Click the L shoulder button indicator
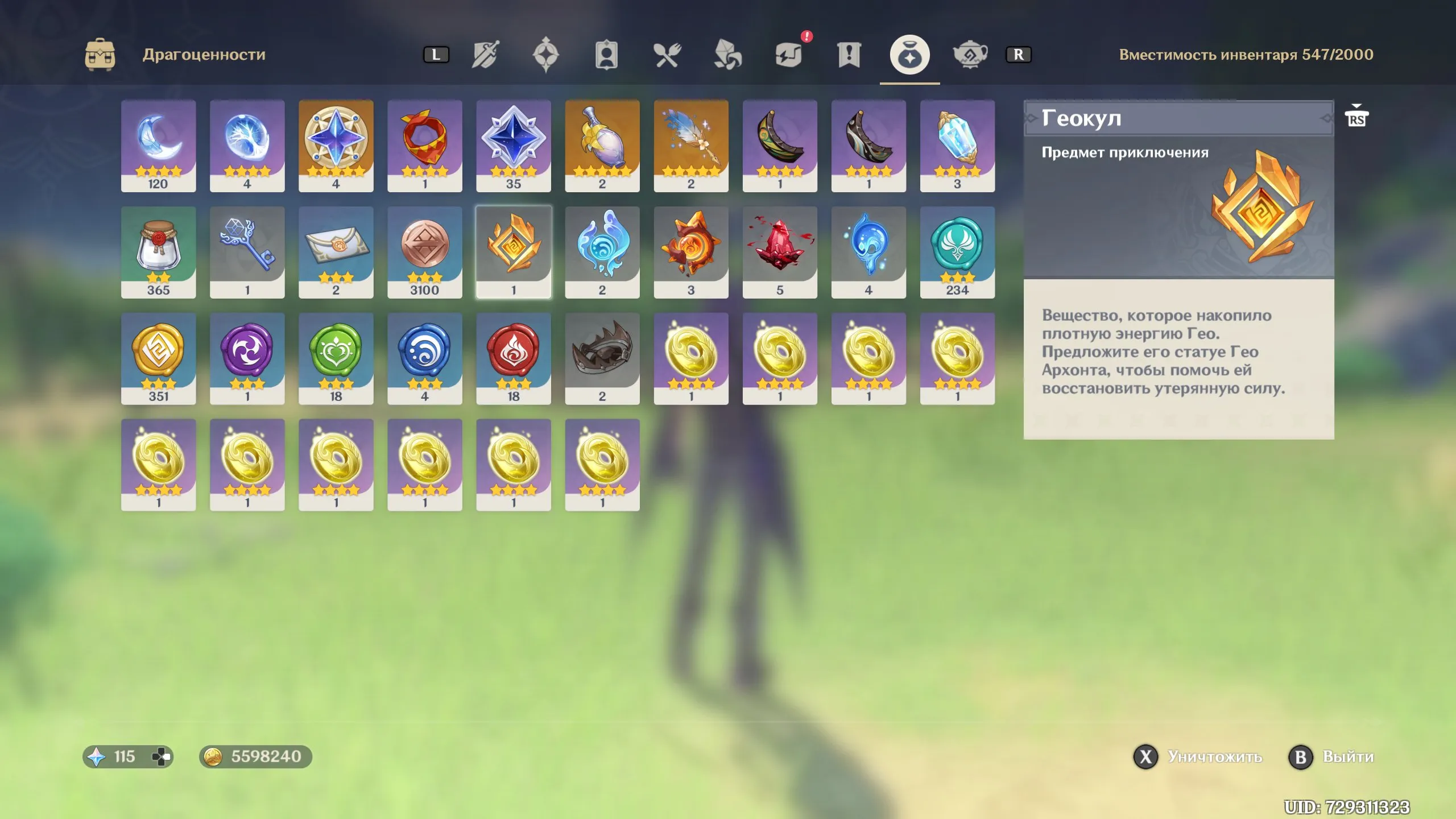The height and width of the screenshot is (819, 1456). (x=437, y=55)
